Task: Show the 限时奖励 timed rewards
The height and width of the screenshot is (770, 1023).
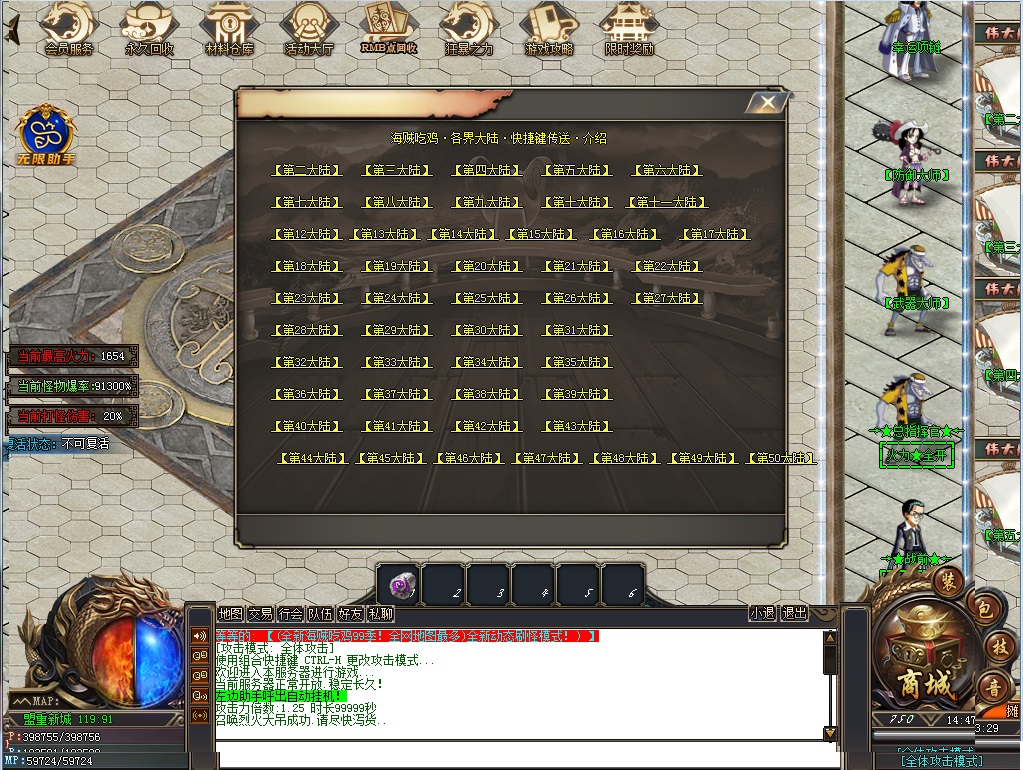Action: (630, 28)
